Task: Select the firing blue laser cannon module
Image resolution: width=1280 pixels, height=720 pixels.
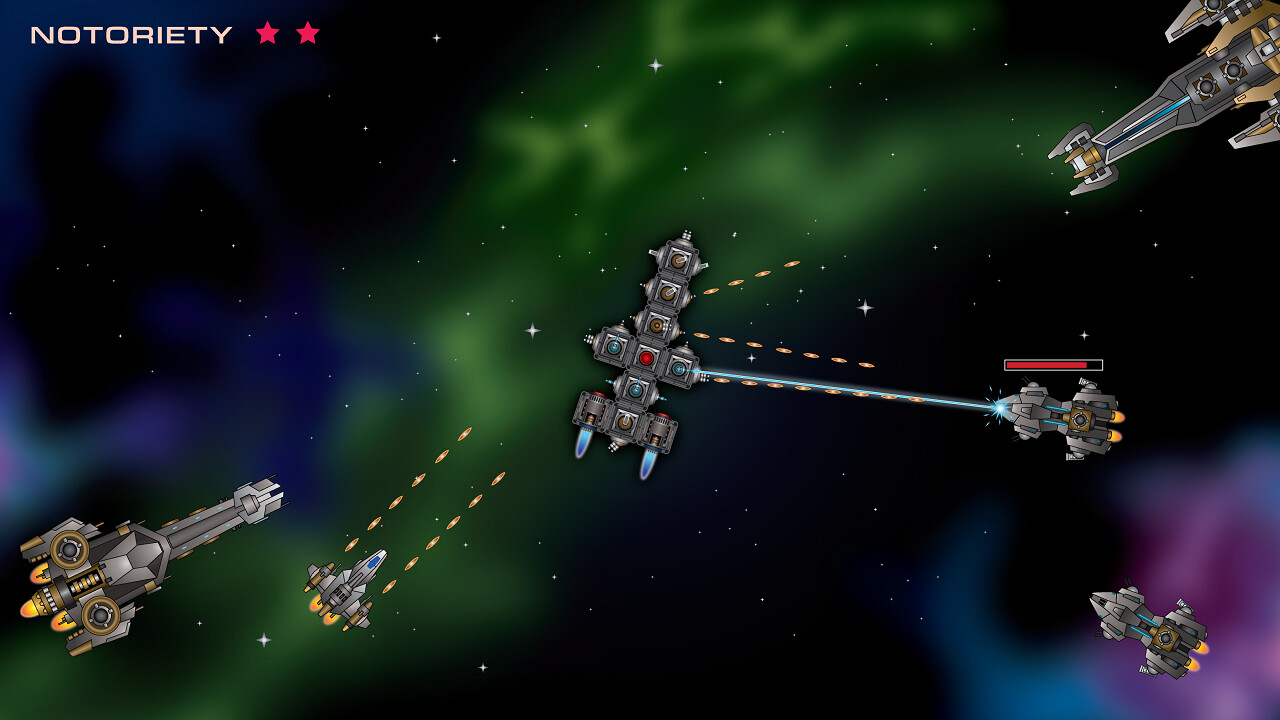Action: tap(679, 368)
